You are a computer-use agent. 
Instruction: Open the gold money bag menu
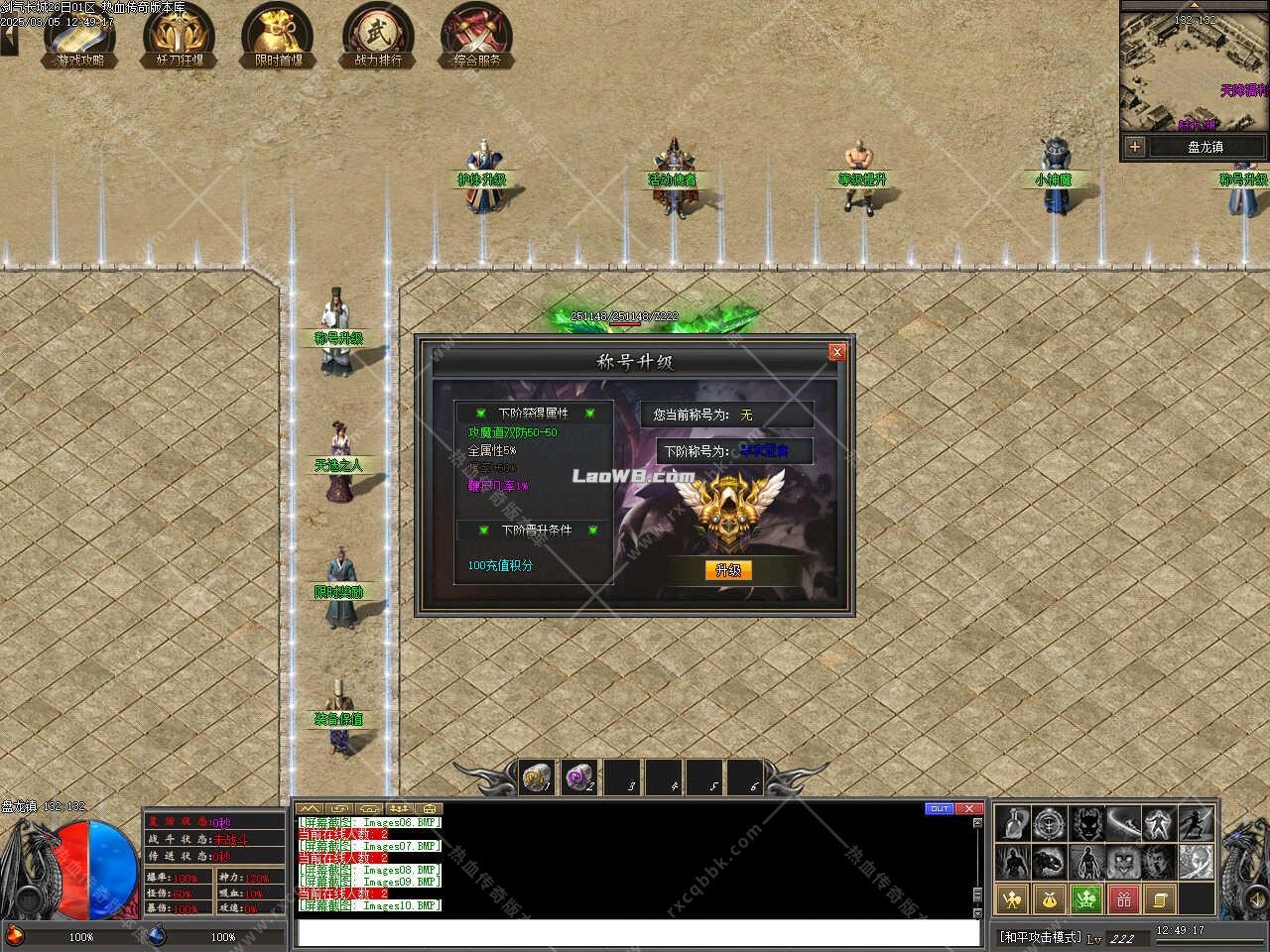tap(1049, 899)
